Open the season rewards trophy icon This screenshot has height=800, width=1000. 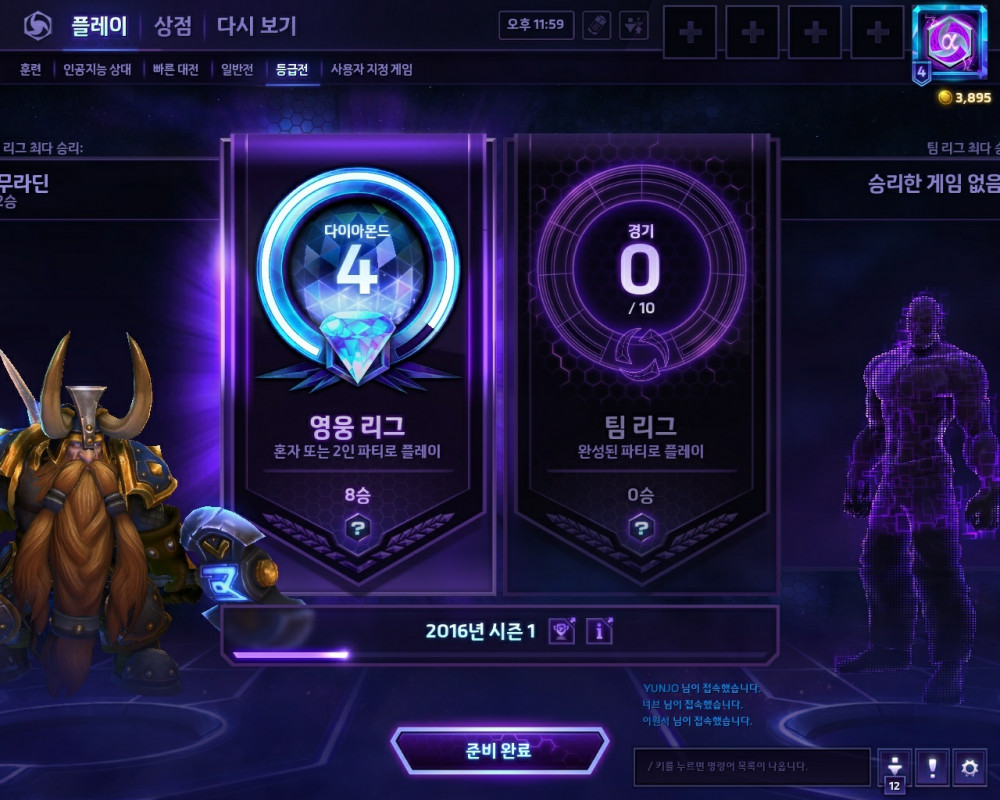click(x=562, y=631)
